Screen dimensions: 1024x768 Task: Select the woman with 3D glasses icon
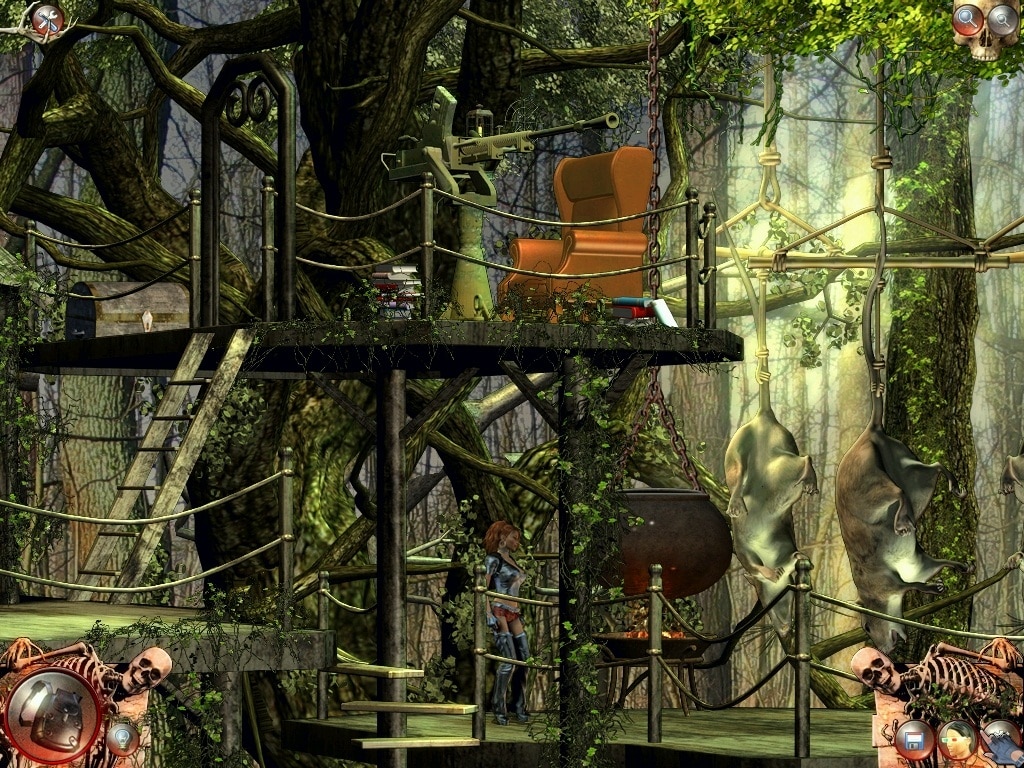coord(957,741)
